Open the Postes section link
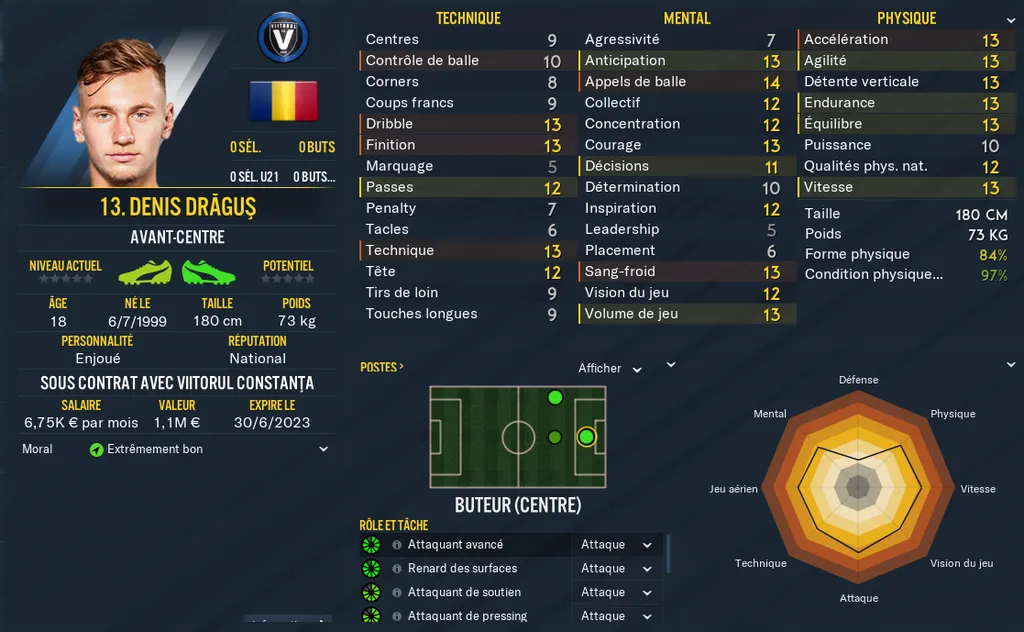Image resolution: width=1024 pixels, height=632 pixels. coord(382,367)
